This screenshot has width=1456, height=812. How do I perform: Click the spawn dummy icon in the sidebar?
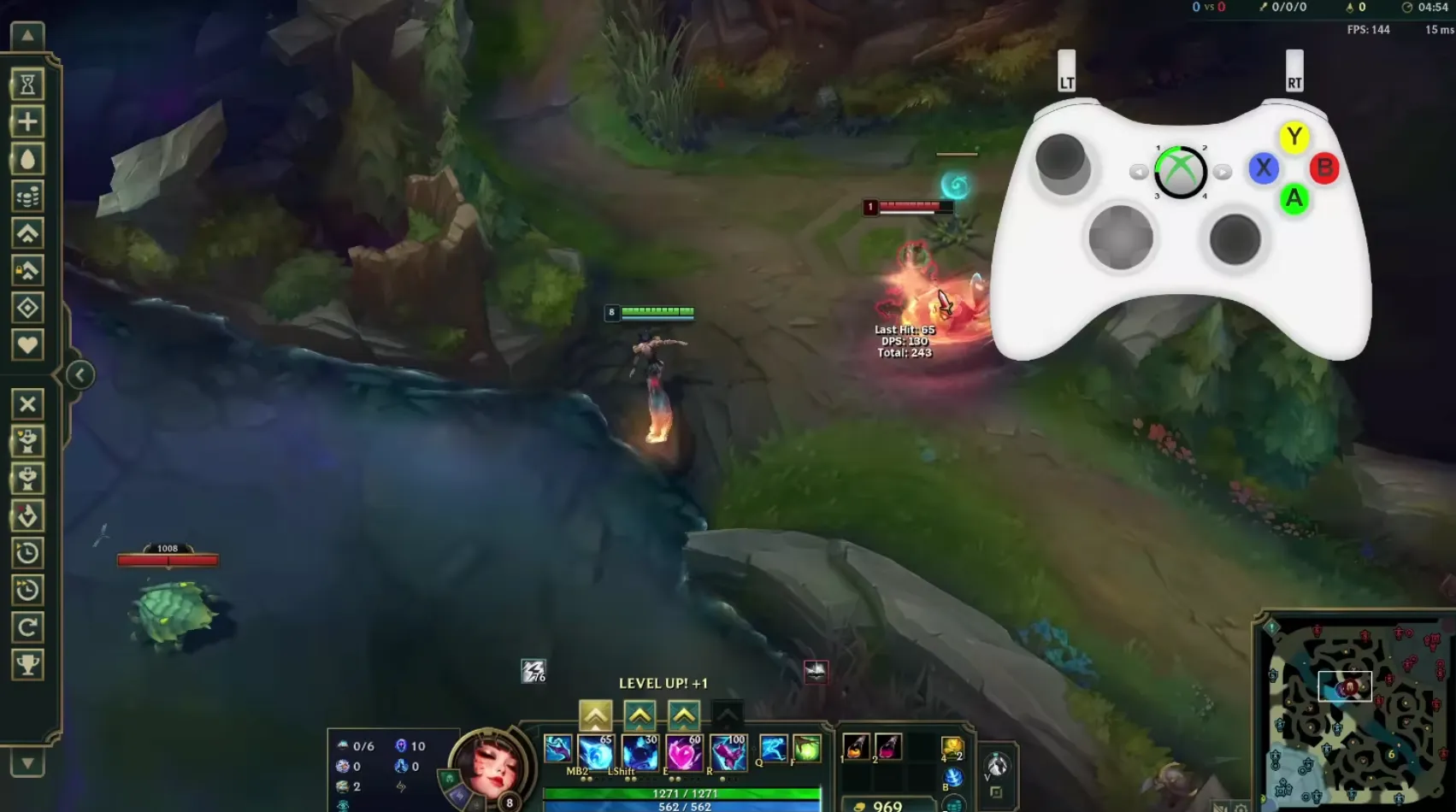tap(28, 441)
